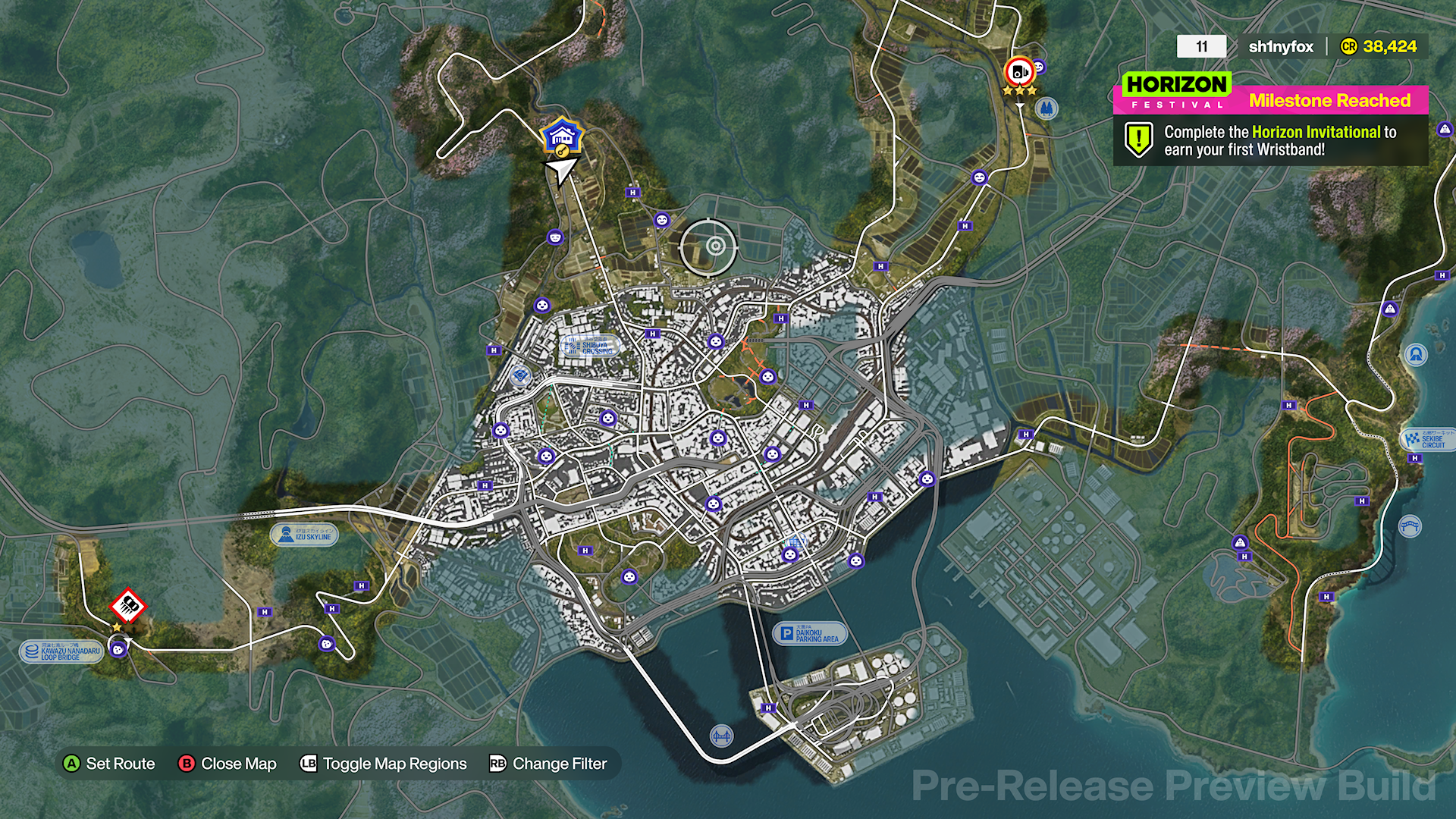This screenshot has height=819, width=1456.
Task: Click the blue stadium icon near Shibuya
Action: coord(519,375)
